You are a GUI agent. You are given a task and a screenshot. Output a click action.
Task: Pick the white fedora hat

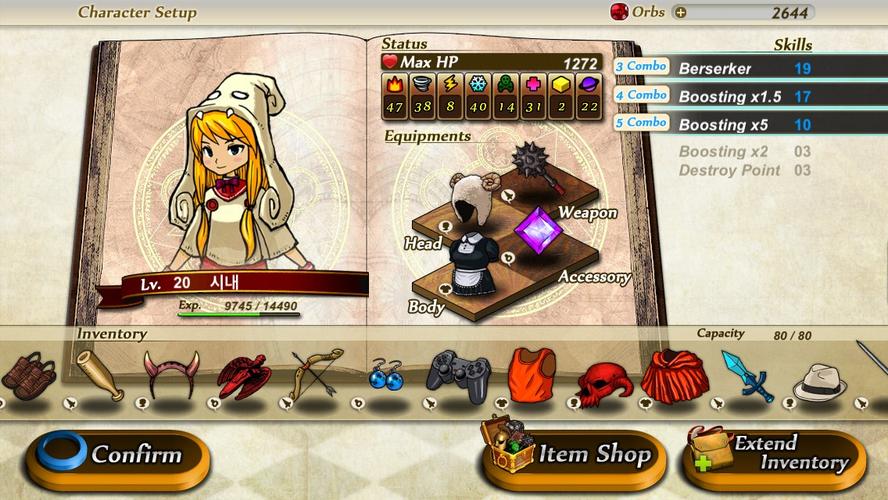pos(820,381)
